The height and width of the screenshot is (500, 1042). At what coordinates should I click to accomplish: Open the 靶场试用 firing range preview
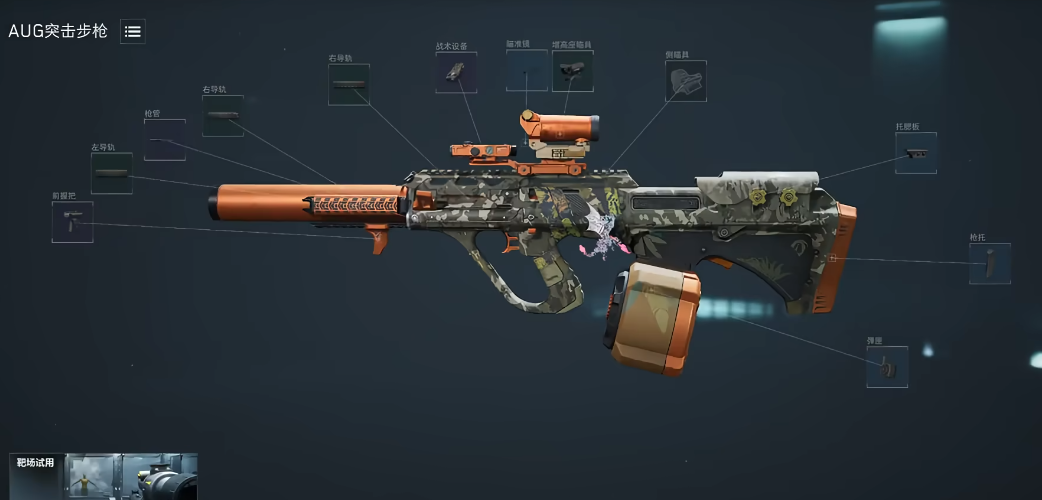tap(103, 477)
